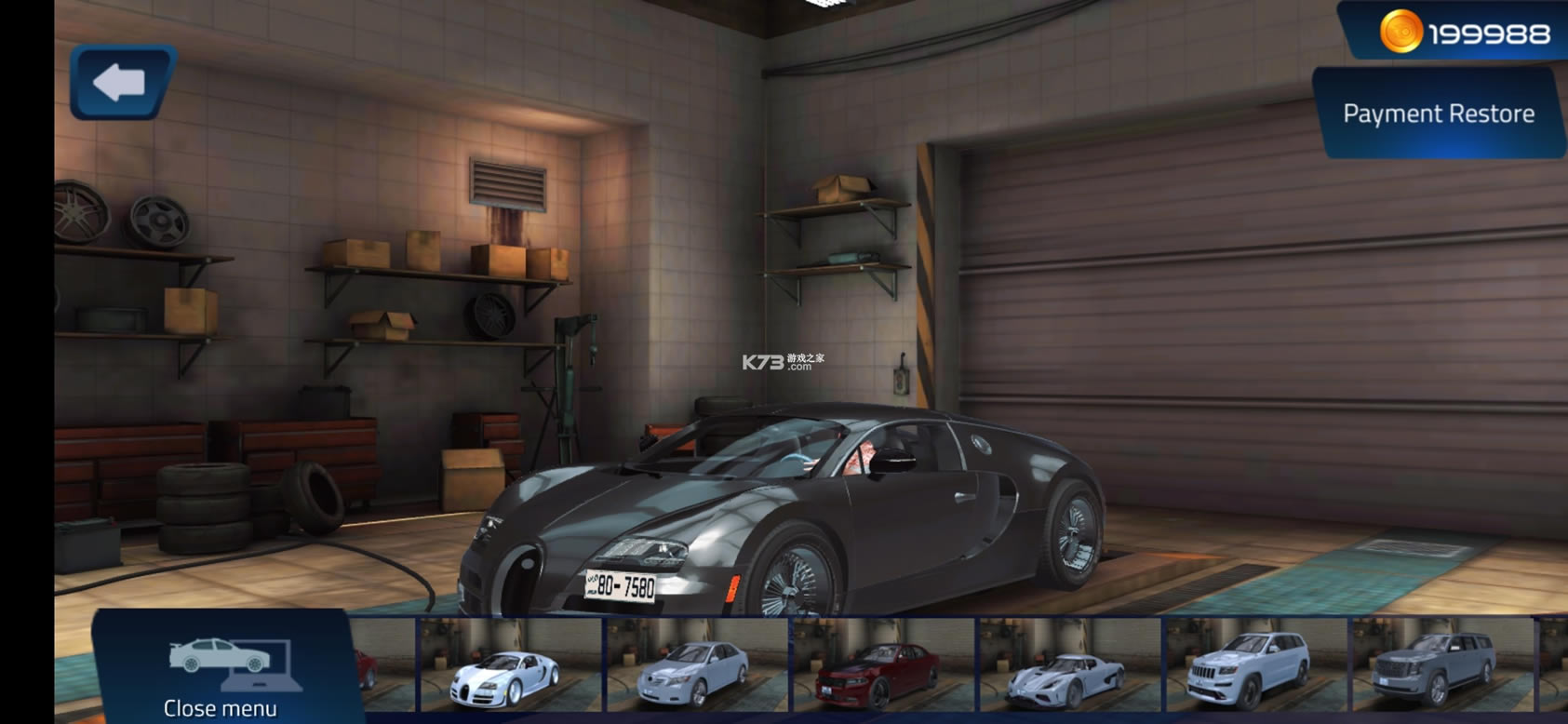
Task: Go back using the arrow button
Action: [121, 83]
